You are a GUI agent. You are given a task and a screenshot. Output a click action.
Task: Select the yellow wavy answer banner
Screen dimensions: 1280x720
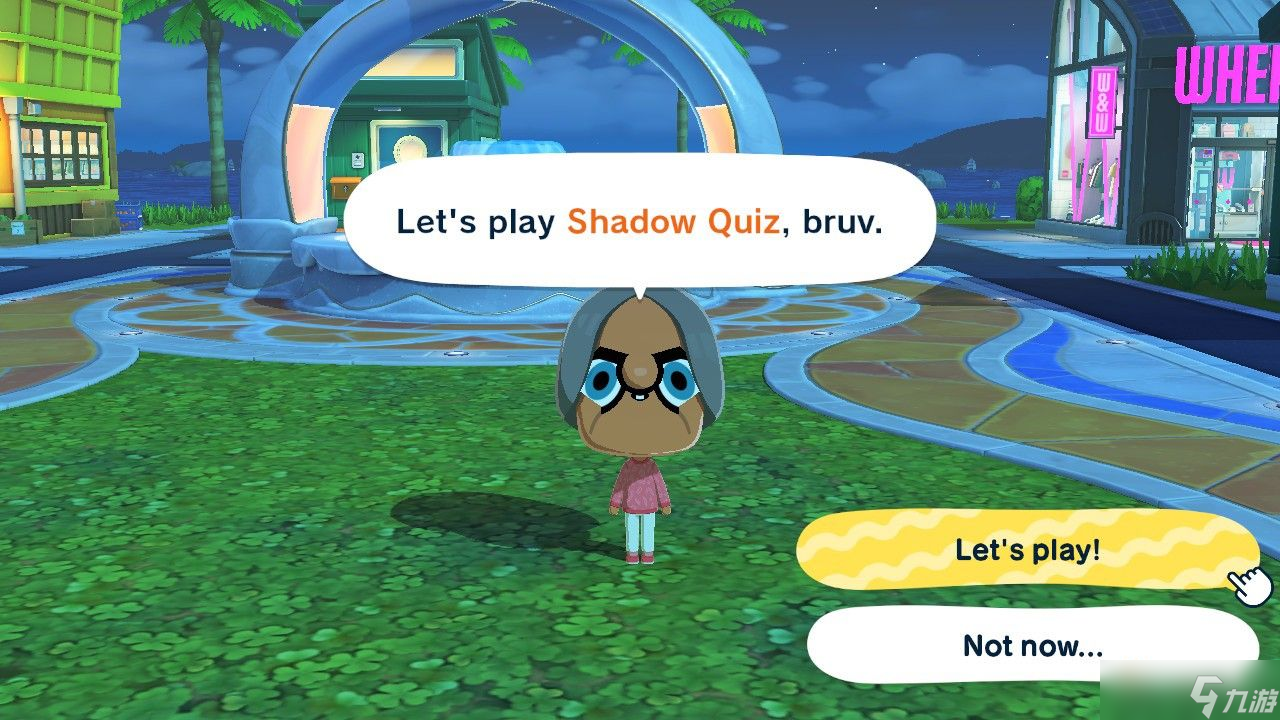pos(1030,551)
